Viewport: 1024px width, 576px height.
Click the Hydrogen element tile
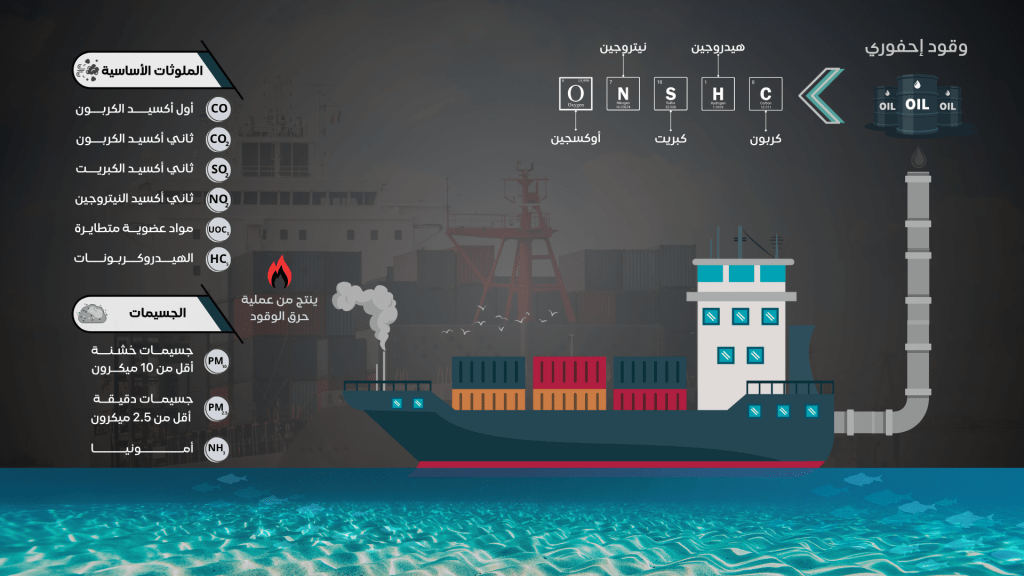coord(717,93)
